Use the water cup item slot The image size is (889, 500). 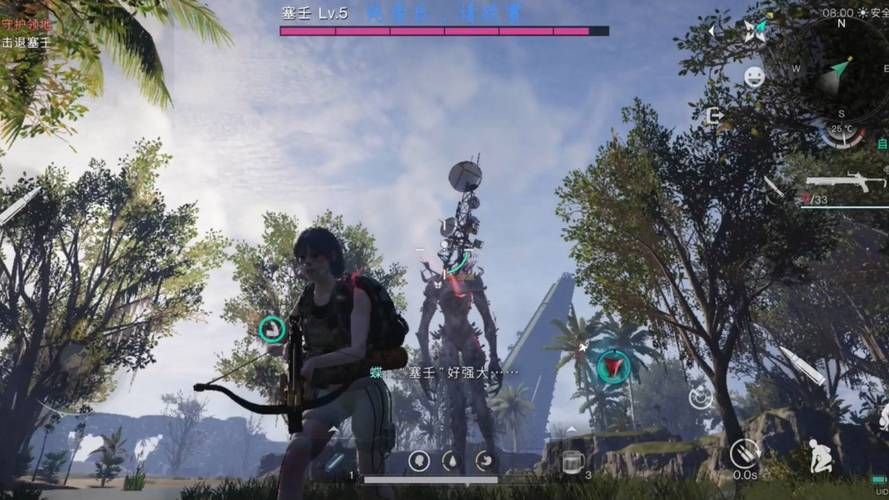click(x=572, y=461)
